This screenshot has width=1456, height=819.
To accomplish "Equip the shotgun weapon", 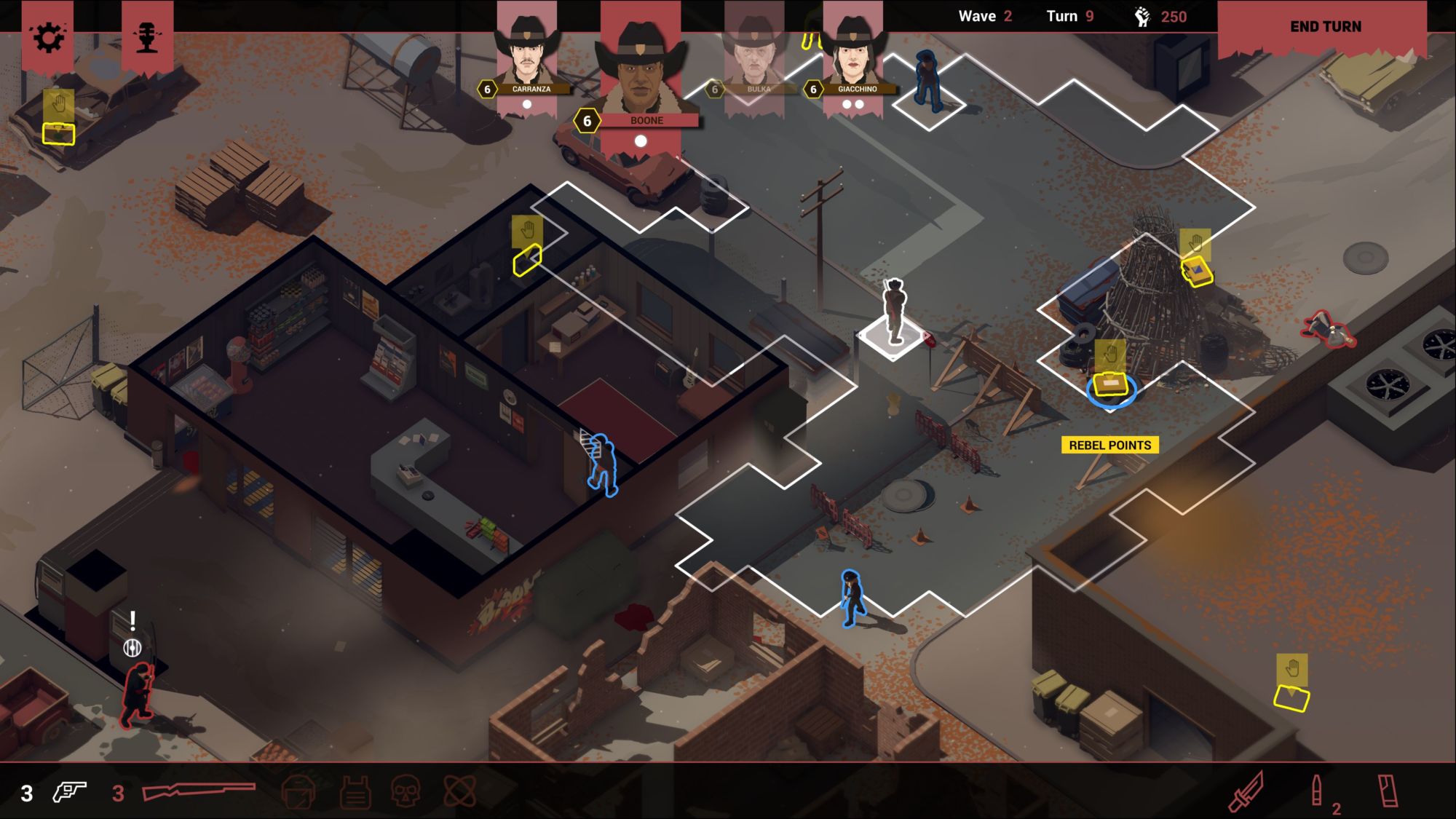I will click(x=199, y=791).
